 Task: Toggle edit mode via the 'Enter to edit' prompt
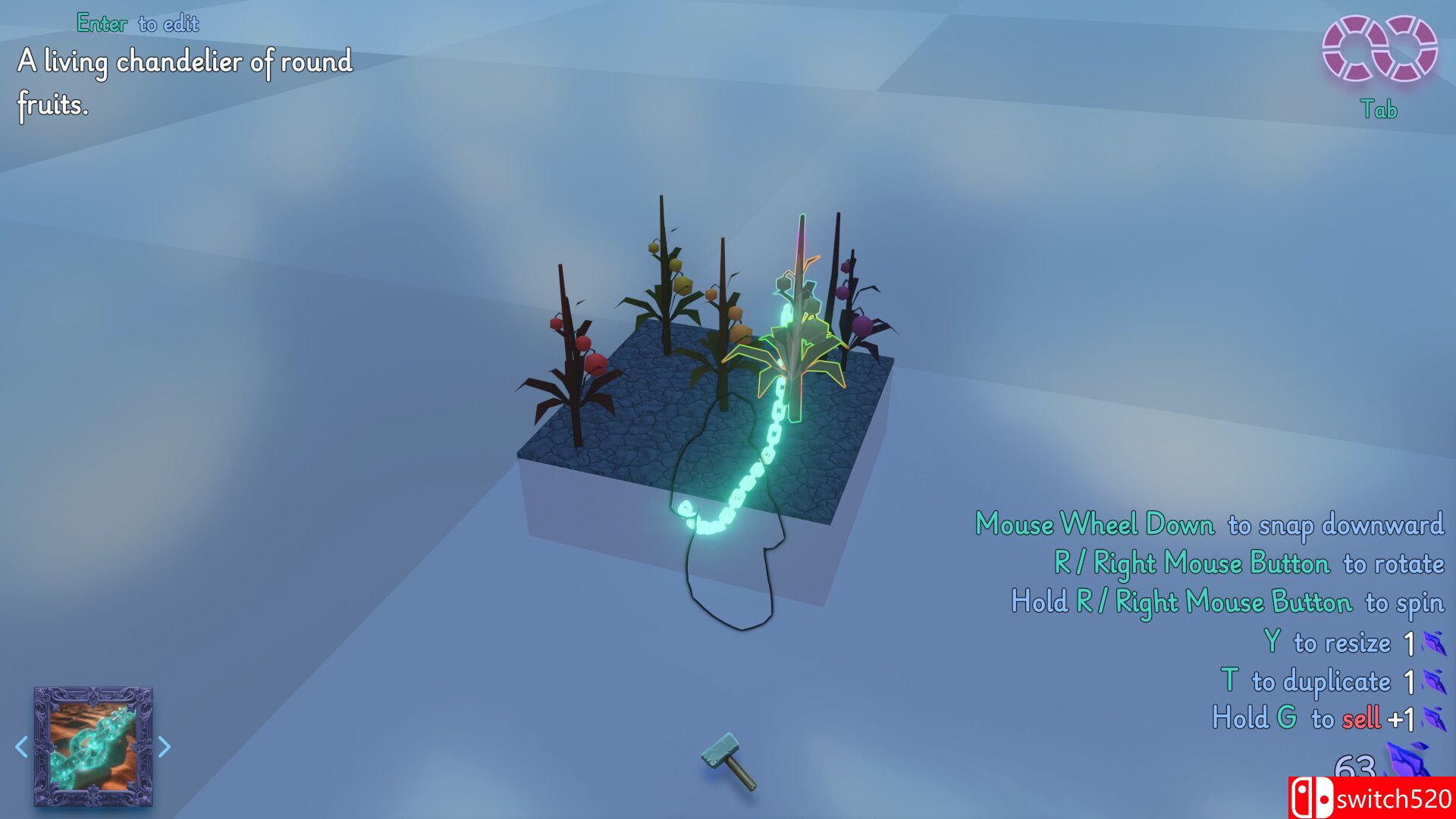pos(136,24)
